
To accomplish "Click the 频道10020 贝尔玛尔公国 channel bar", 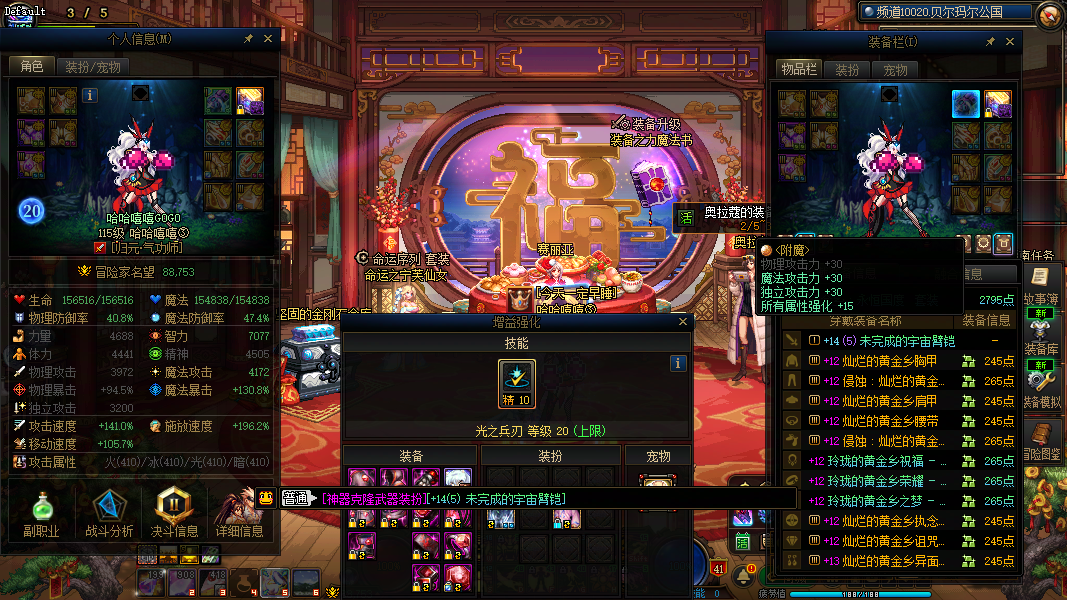I will coord(945,12).
